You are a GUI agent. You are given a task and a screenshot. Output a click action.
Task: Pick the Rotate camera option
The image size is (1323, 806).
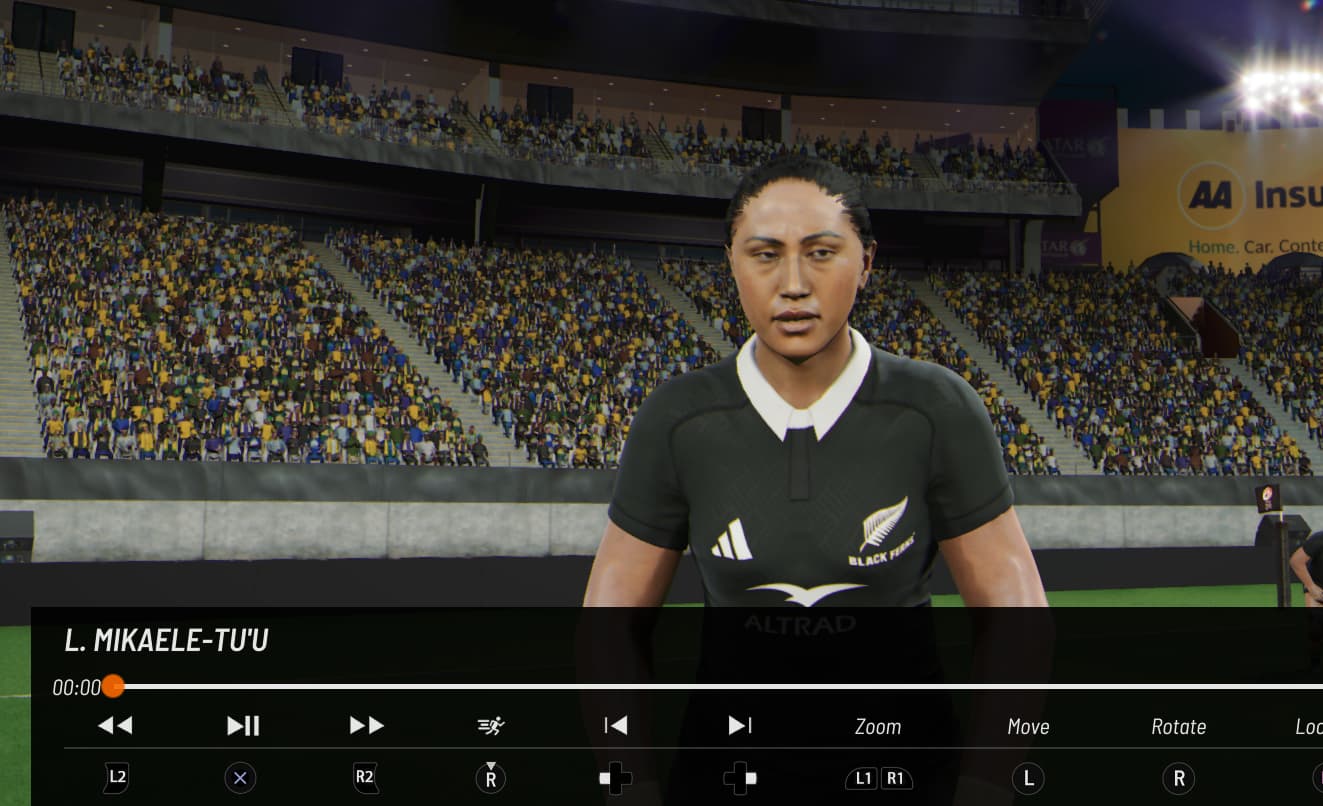[1178, 727]
